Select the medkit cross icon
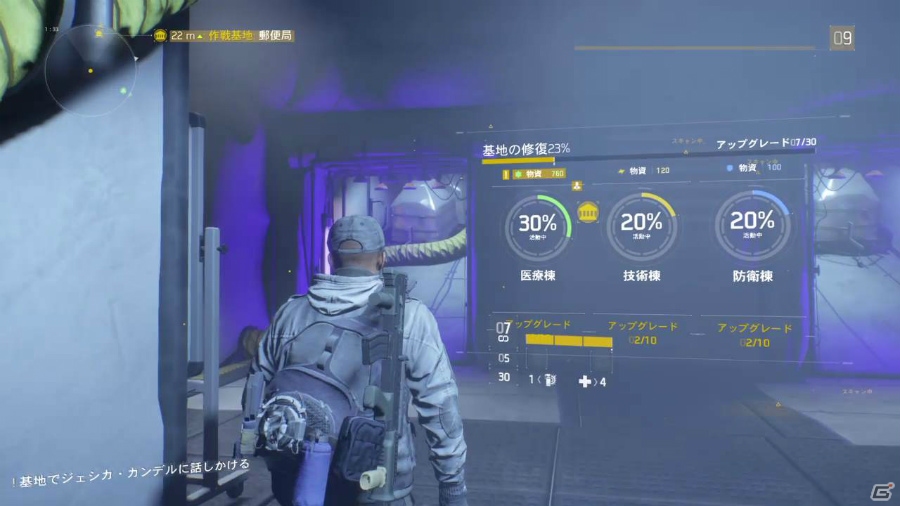This screenshot has height=506, width=900. 585,380
